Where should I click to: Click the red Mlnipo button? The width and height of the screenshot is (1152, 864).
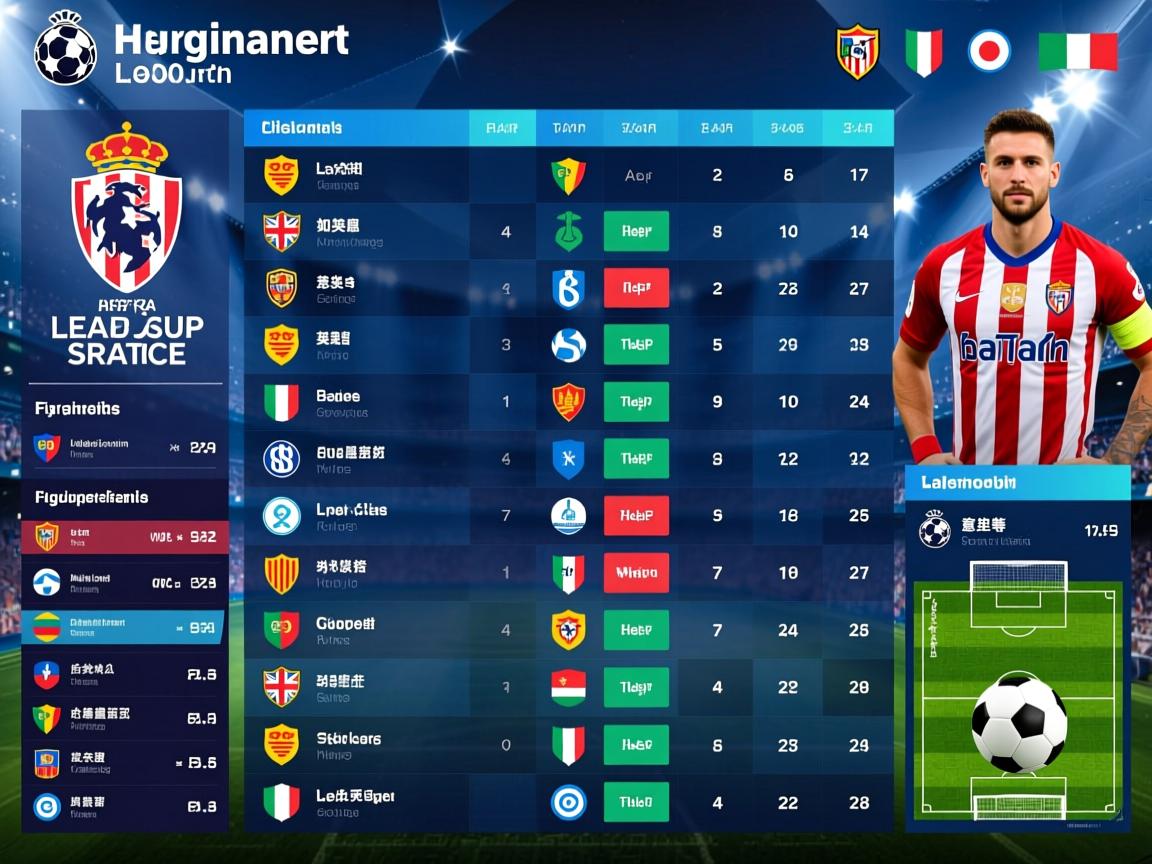[x=636, y=573]
